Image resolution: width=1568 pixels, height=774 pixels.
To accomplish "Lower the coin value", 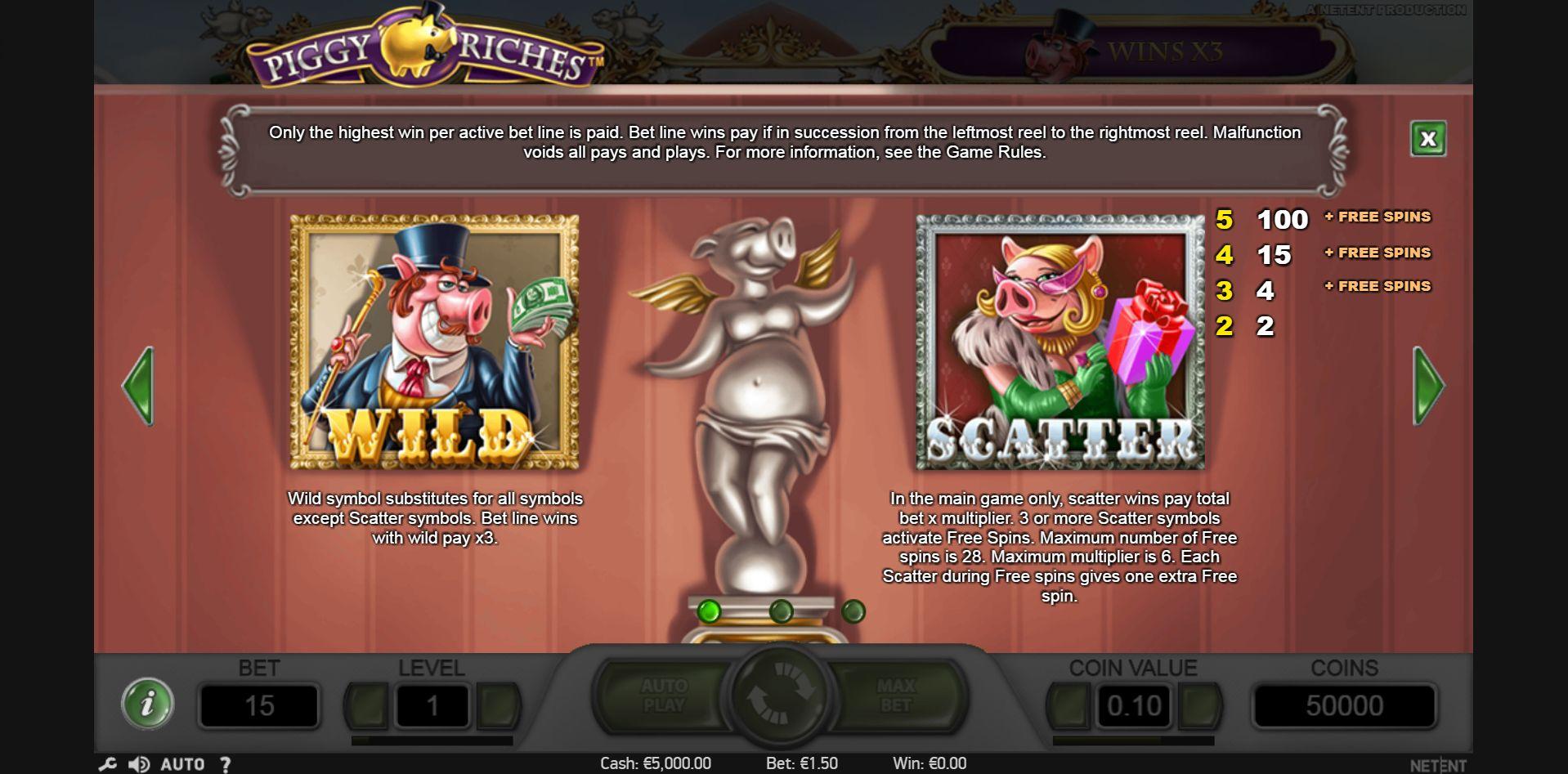I will tap(1068, 705).
